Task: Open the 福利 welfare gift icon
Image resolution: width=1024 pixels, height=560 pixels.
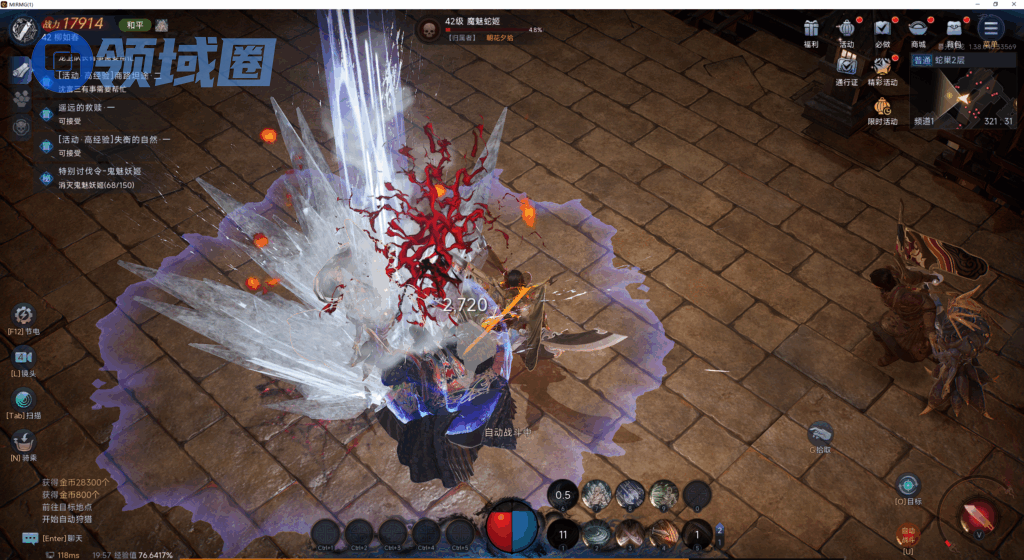Action: [811, 30]
